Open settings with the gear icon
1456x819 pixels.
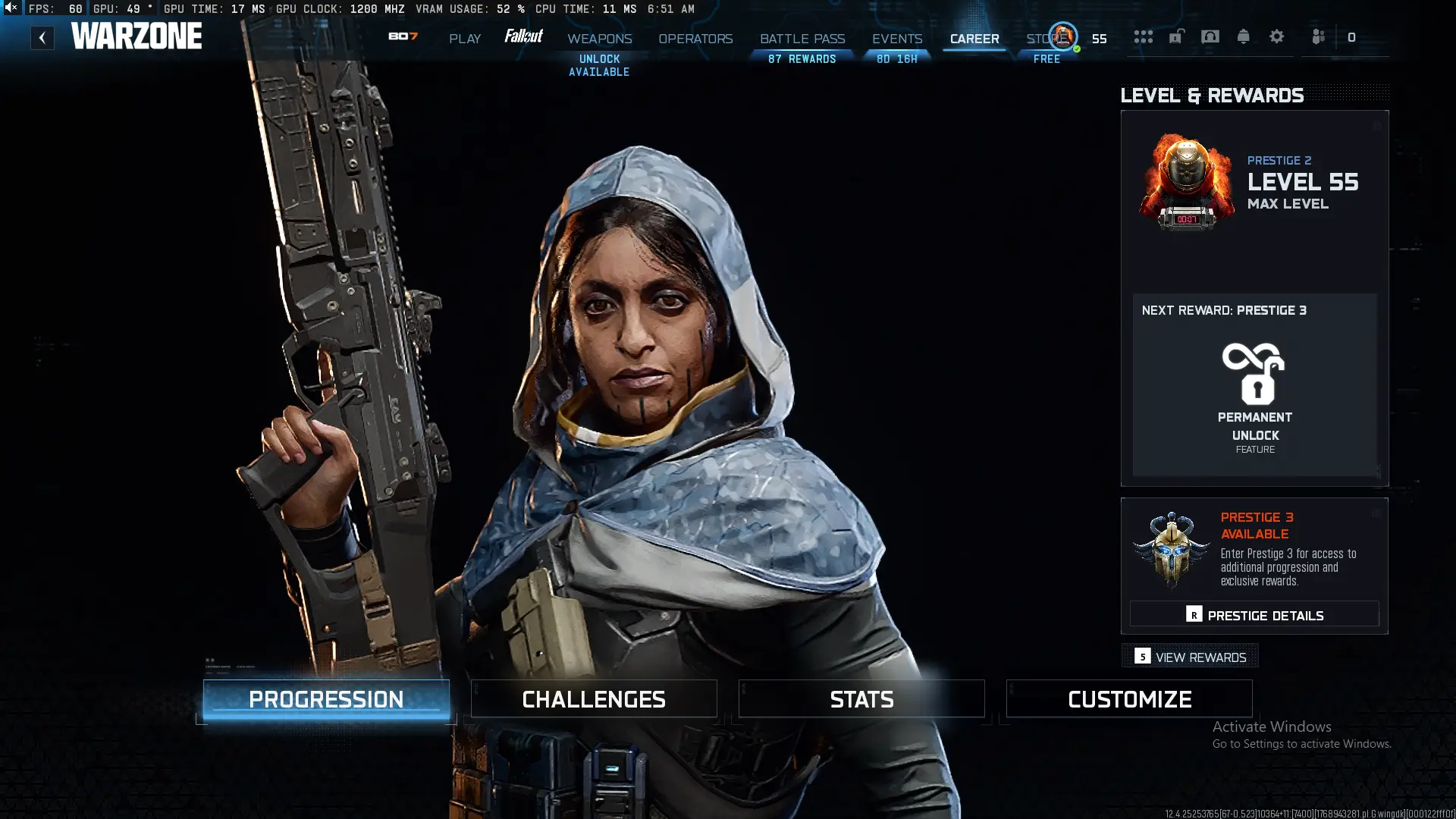tap(1277, 36)
